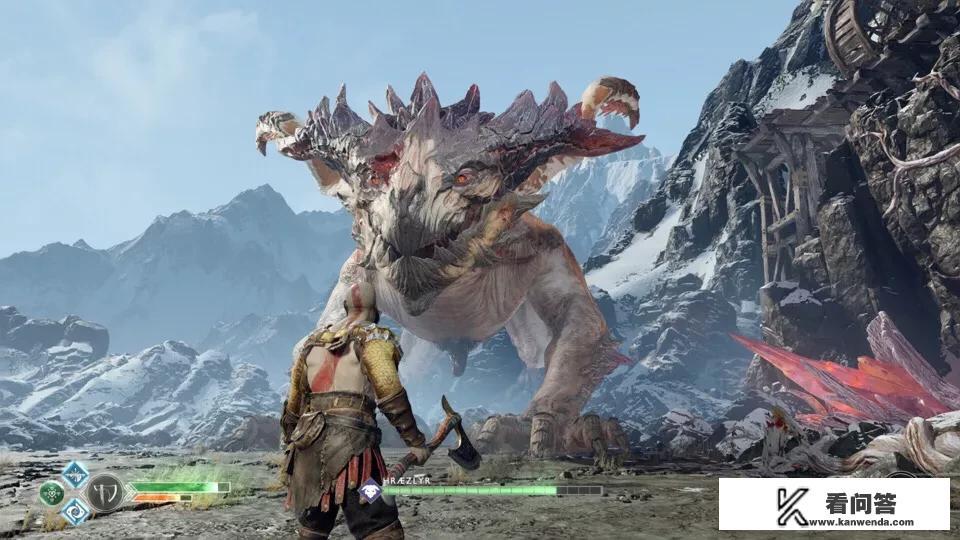Select the green talisman ability icon
This screenshot has height=540, width=960.
point(51,493)
